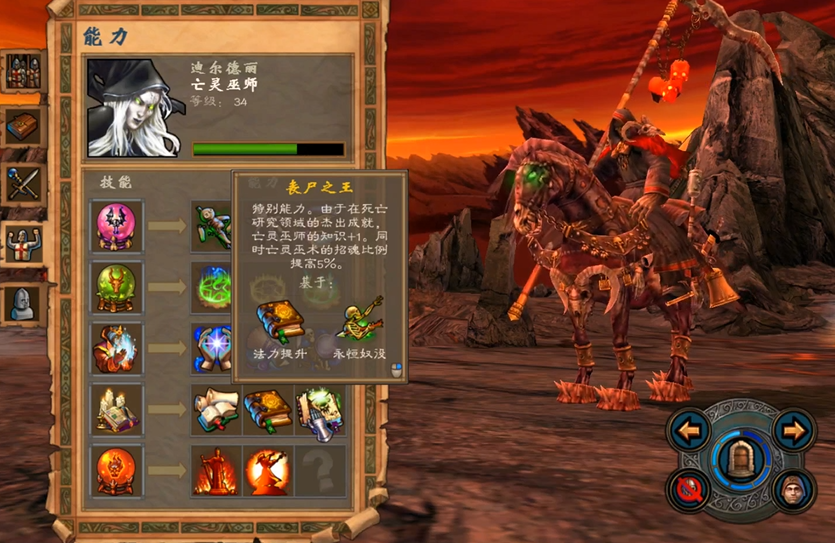This screenshot has height=543, width=835.
Task: Switch to the knight helmet tab
Action: (x=22, y=302)
